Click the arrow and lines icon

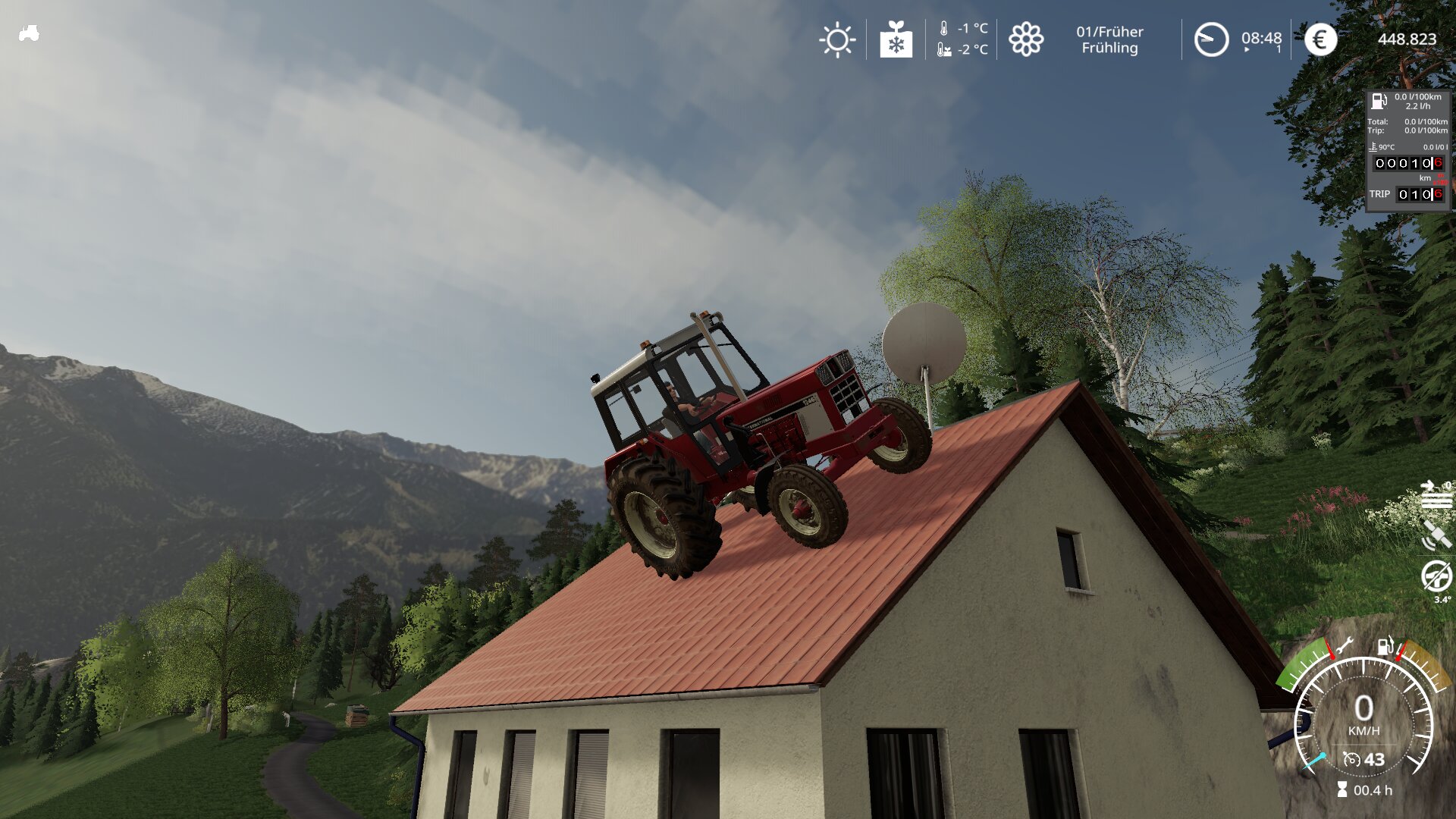tap(1436, 494)
